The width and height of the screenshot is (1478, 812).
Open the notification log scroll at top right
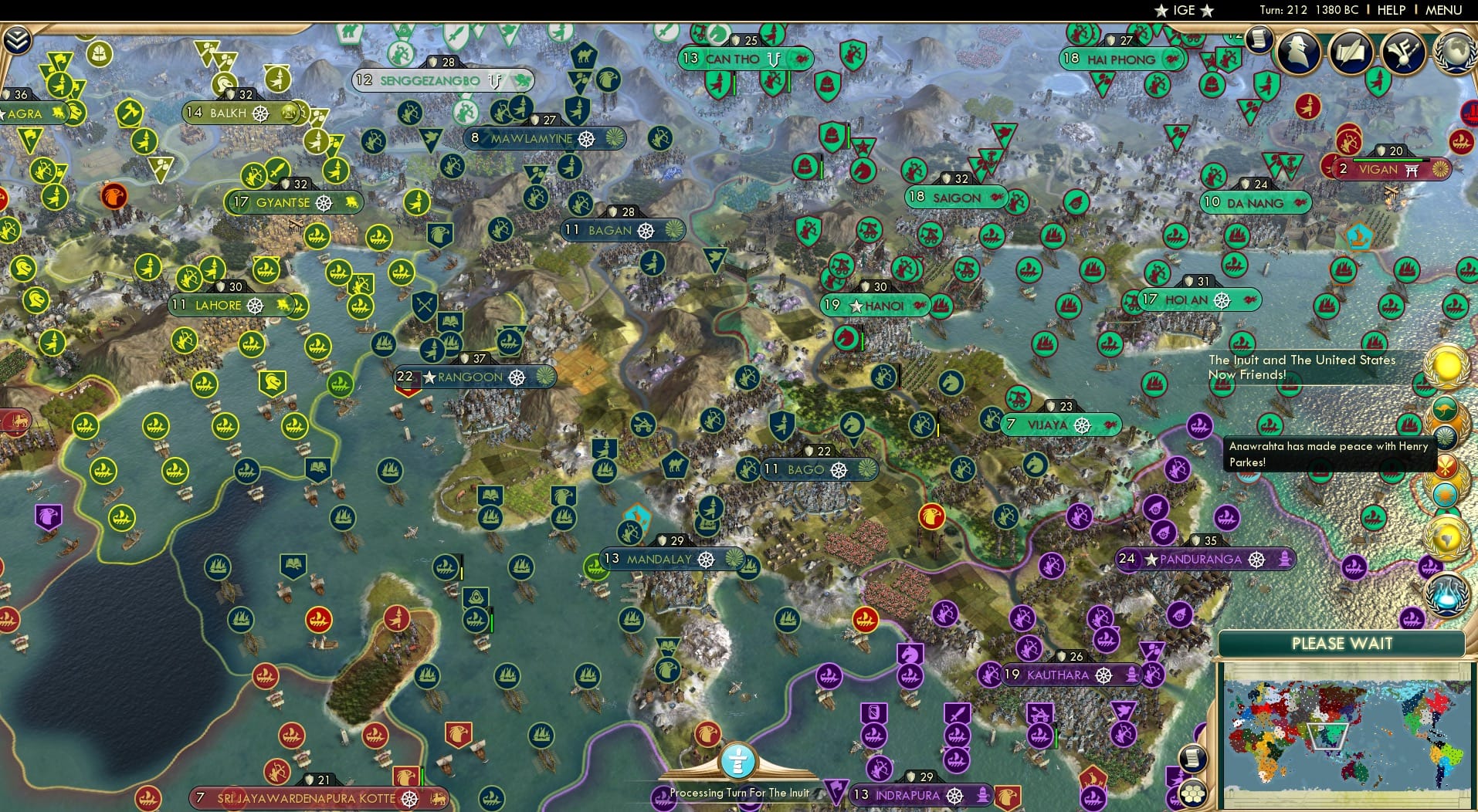tap(1257, 40)
